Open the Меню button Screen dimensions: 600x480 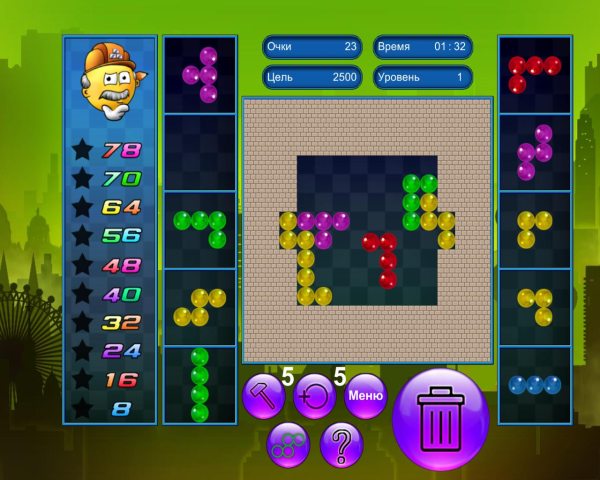point(365,396)
